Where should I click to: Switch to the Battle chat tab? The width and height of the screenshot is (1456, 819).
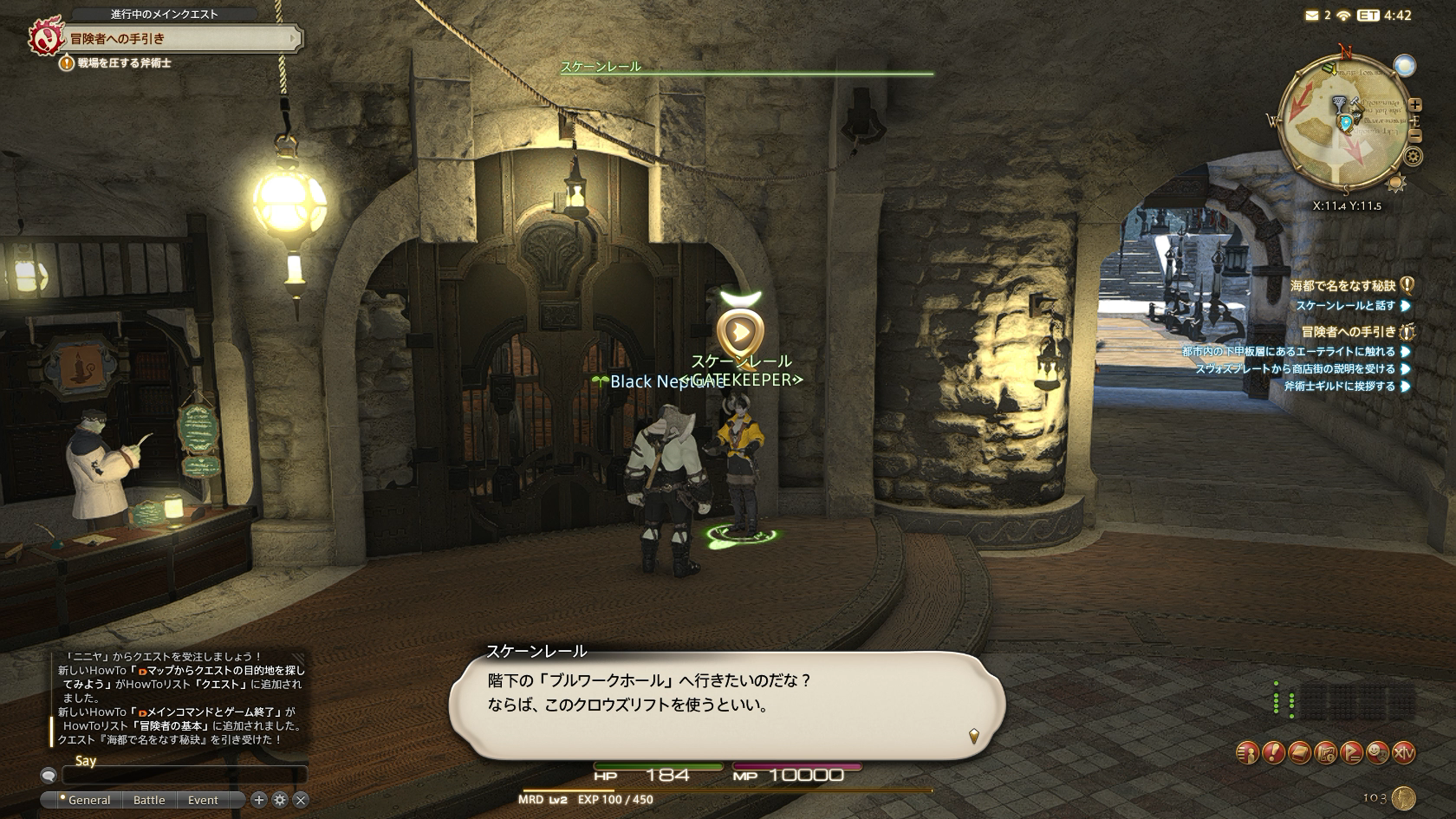149,800
